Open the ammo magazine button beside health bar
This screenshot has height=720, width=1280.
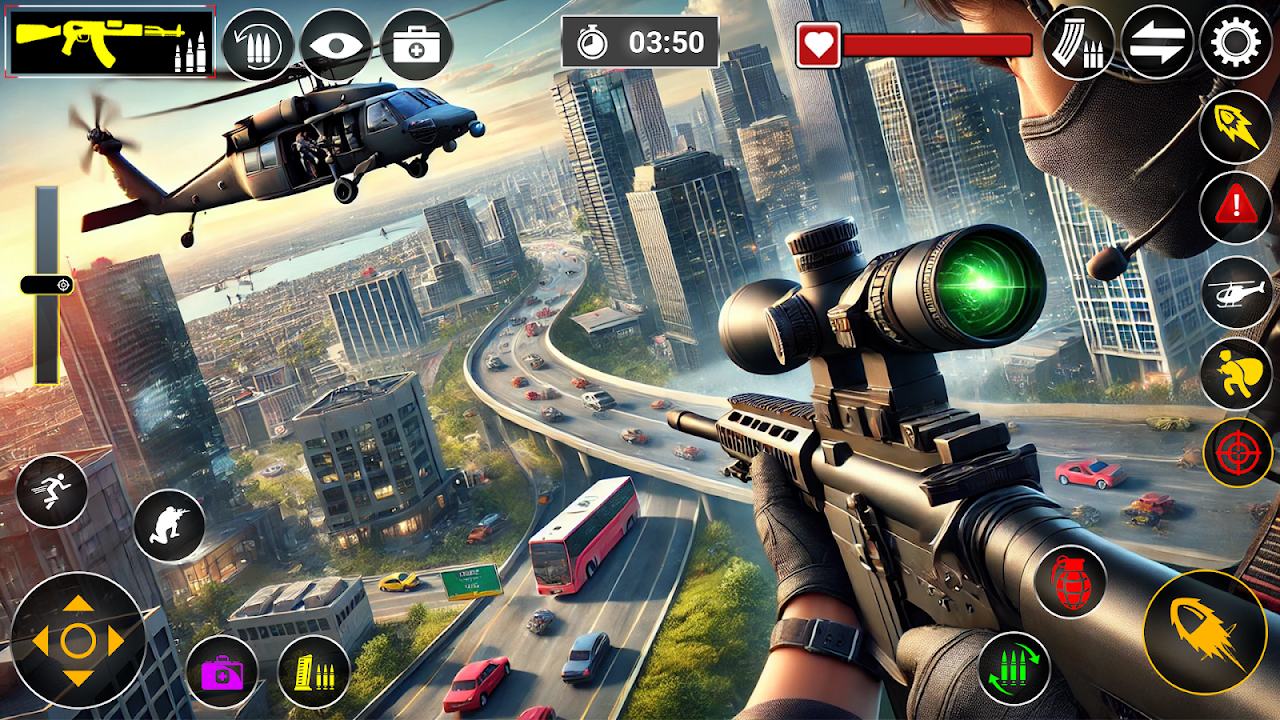[1078, 44]
